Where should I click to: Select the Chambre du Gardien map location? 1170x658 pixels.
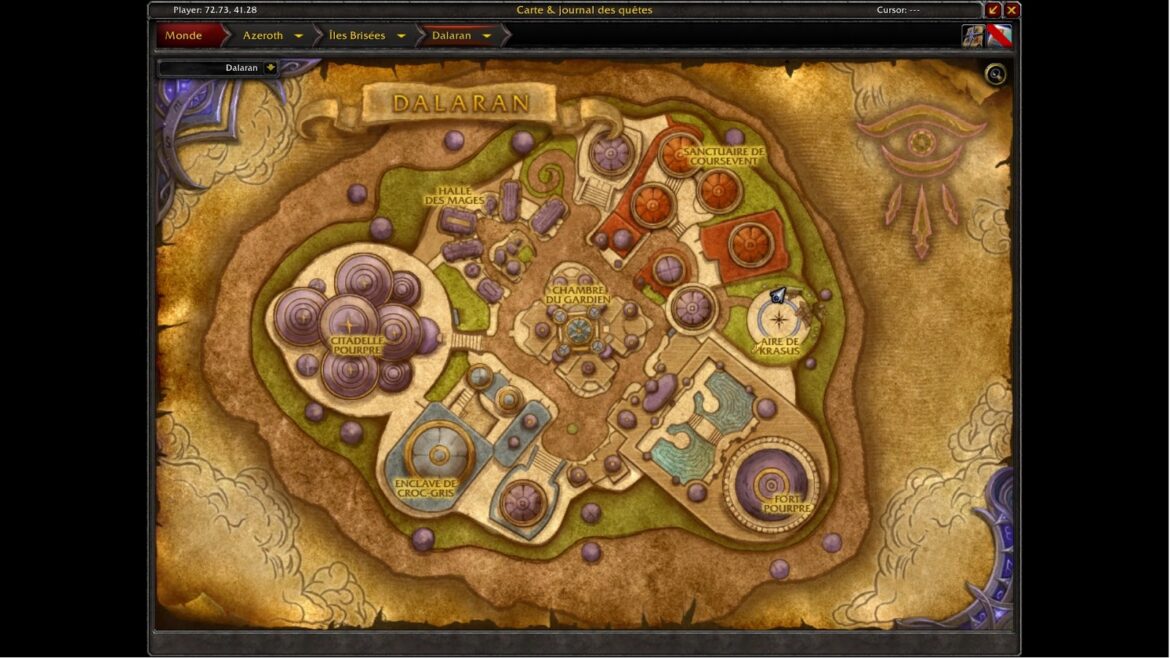coord(578,295)
